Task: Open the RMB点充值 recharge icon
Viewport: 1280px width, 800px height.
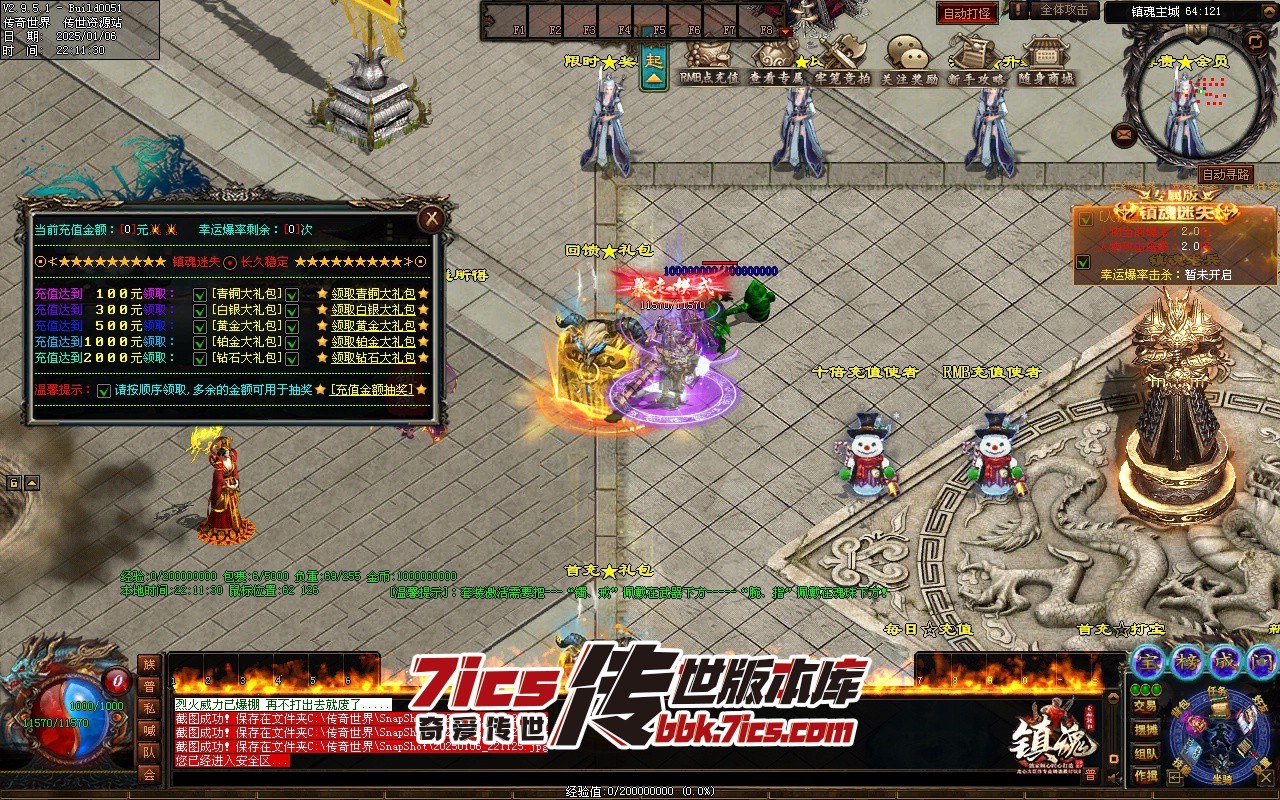Action: 709,60
